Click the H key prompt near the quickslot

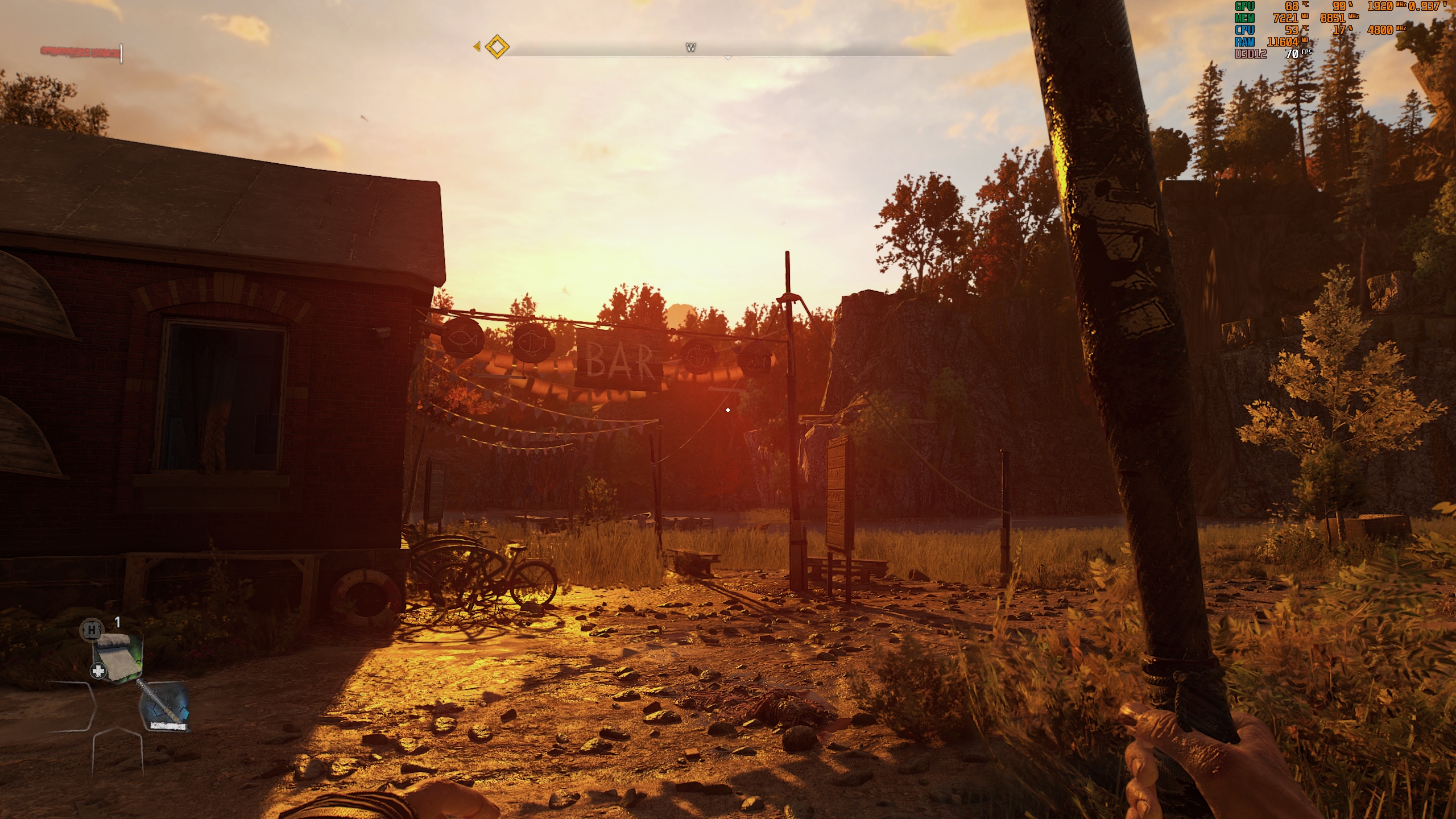(92, 631)
